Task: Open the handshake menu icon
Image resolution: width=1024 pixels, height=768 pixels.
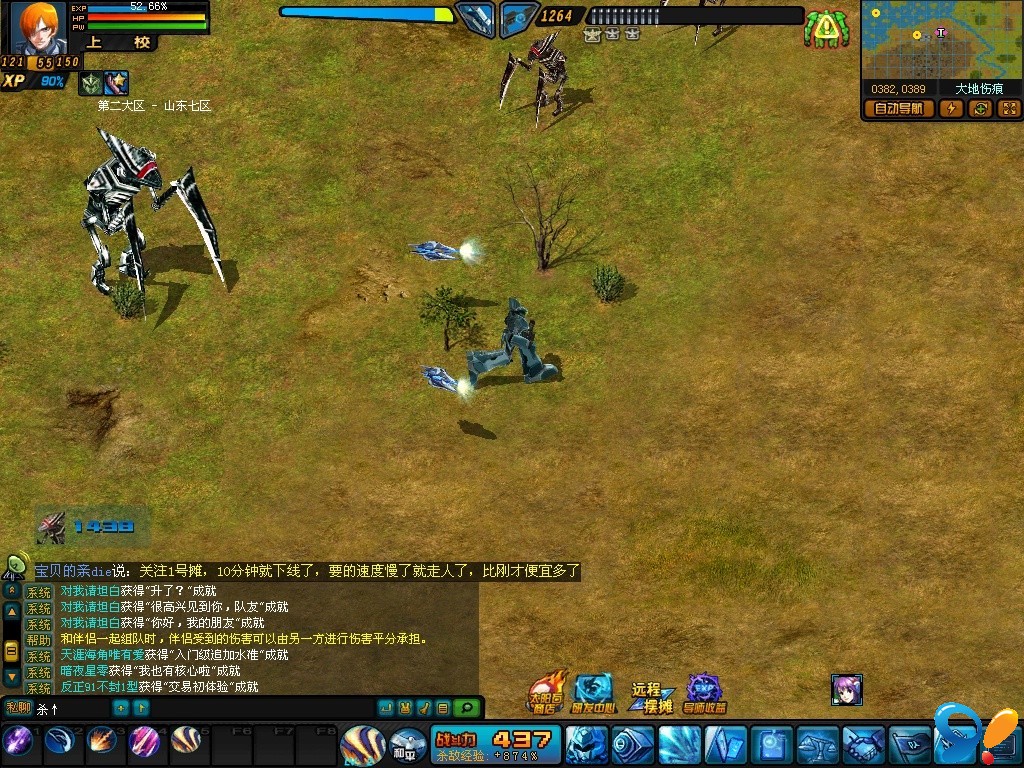Action: coord(864,745)
